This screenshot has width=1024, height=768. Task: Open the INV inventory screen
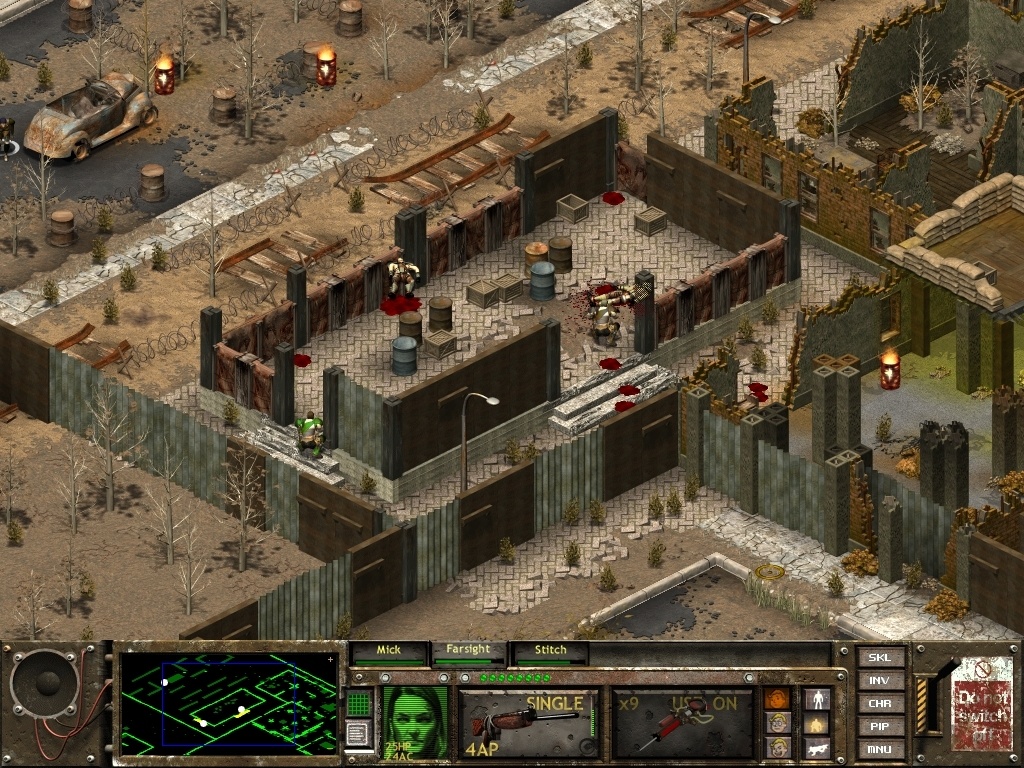click(x=880, y=681)
